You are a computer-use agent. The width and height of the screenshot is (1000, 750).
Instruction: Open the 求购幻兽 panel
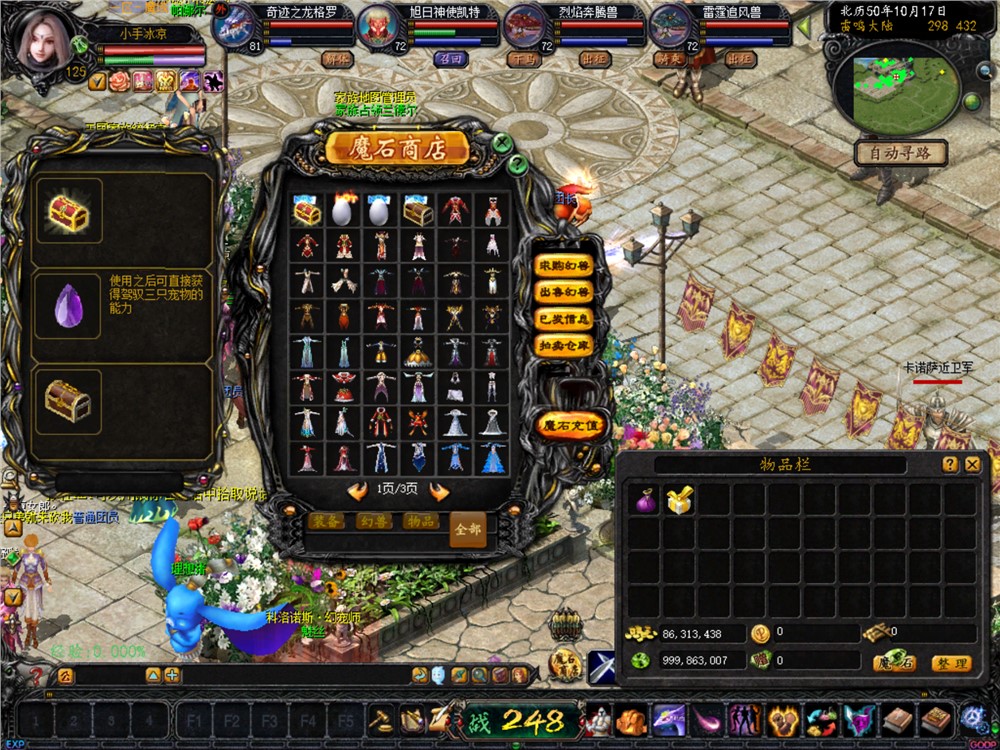point(565,267)
